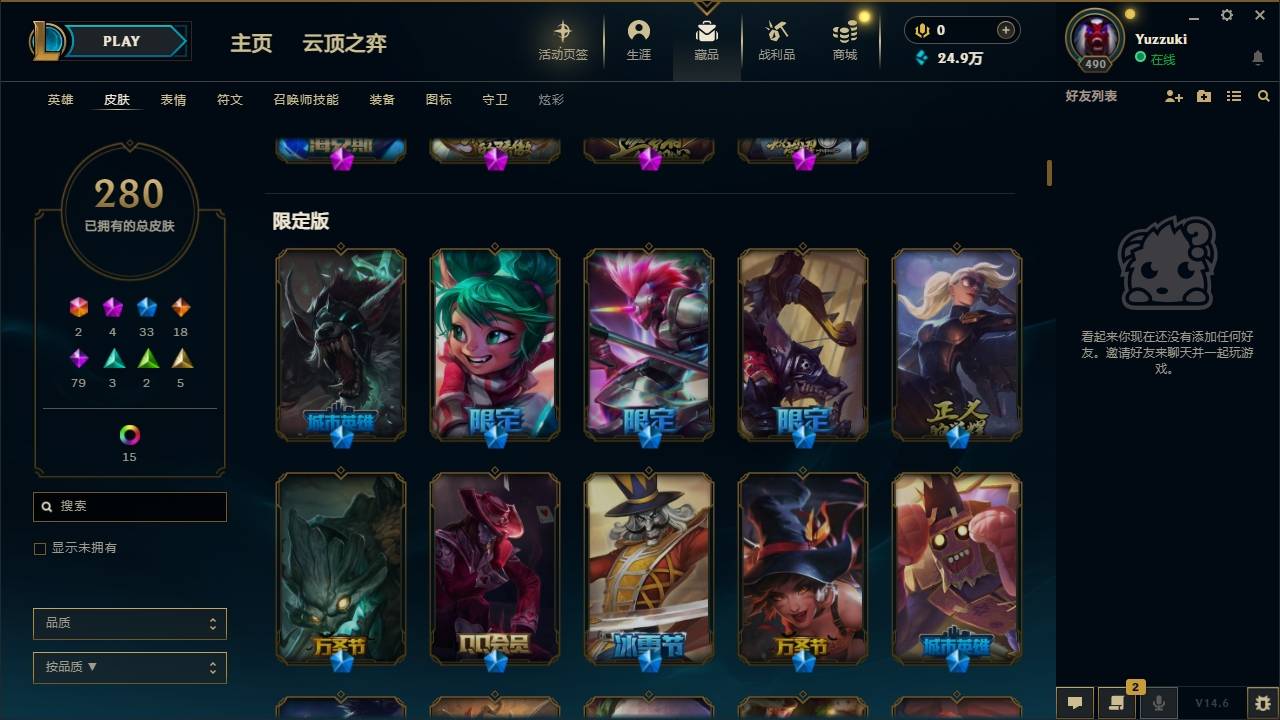Open the 活动页签 (Events) icon
Viewport: 1280px width, 720px height.
[561, 40]
